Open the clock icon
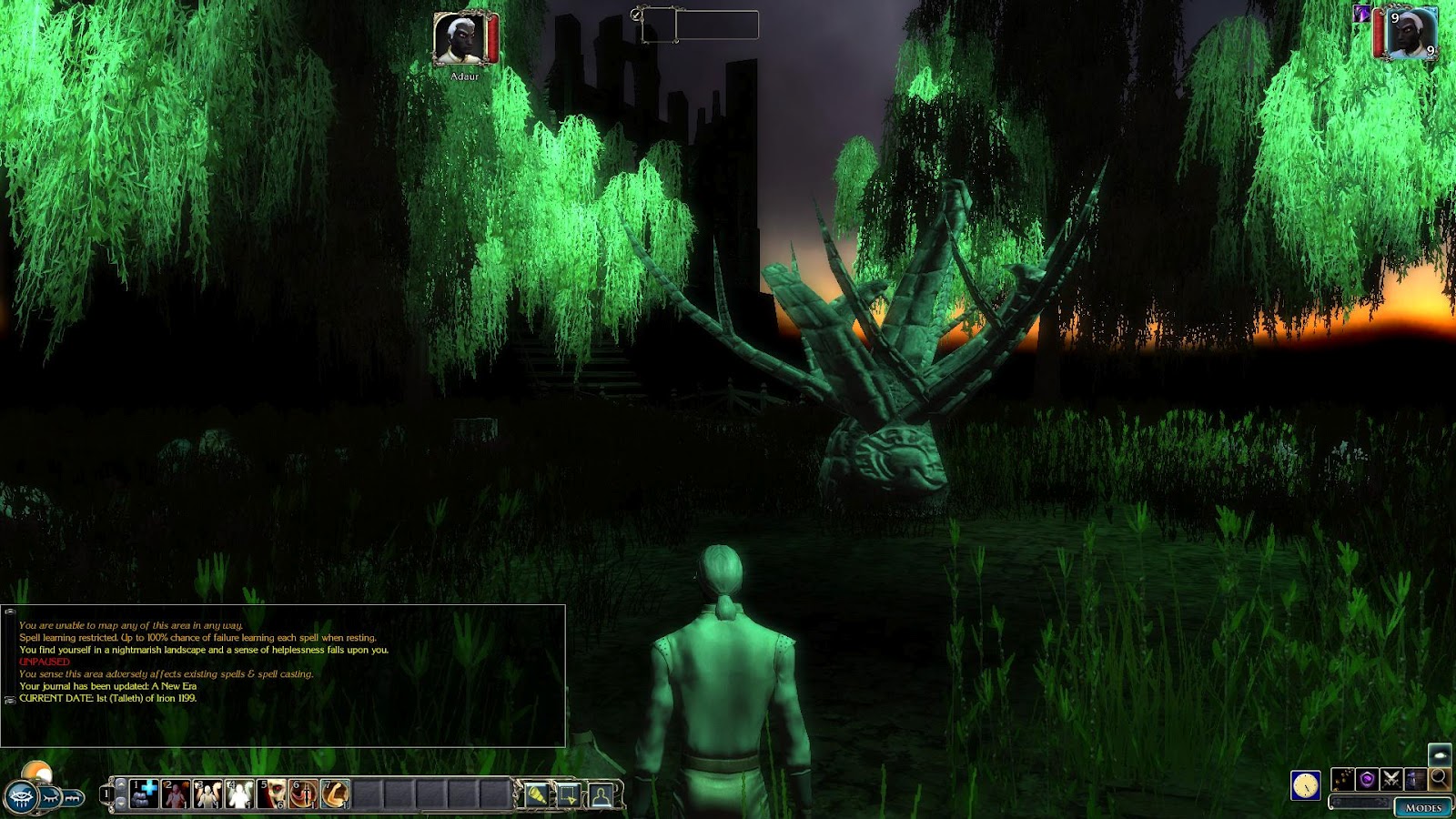This screenshot has width=1456, height=819. pos(1305,784)
